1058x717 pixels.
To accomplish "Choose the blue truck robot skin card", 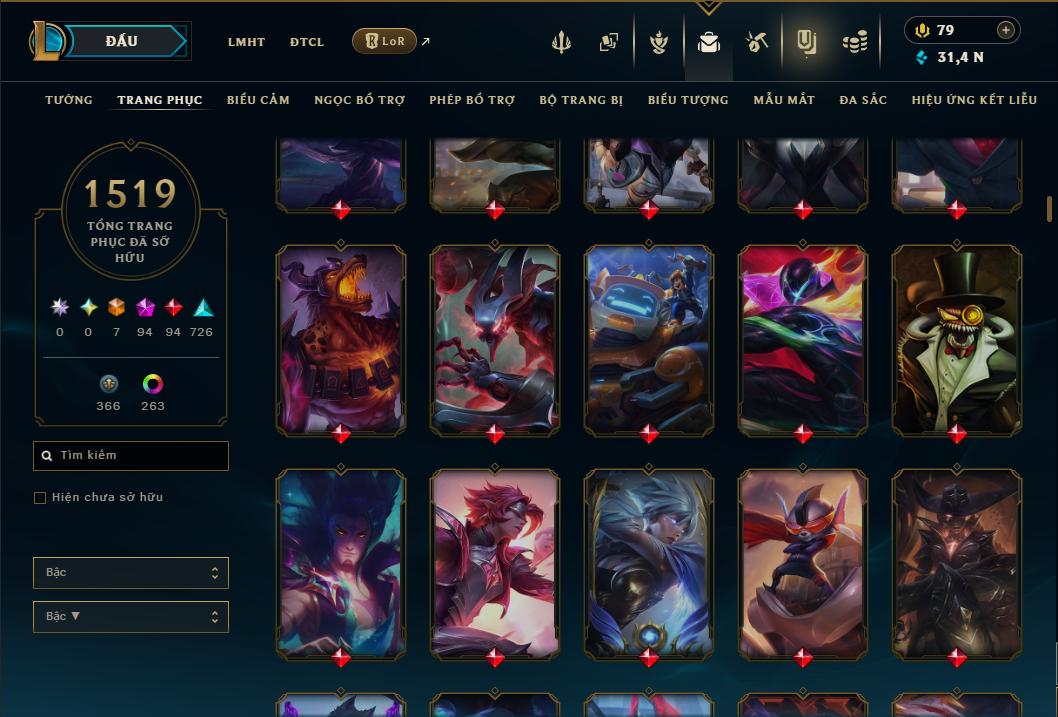I will point(649,340).
